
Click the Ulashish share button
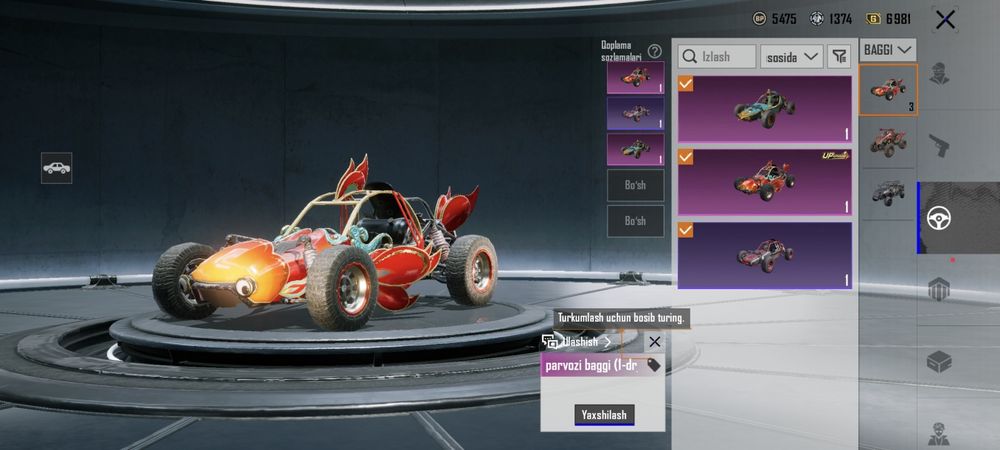pos(578,342)
